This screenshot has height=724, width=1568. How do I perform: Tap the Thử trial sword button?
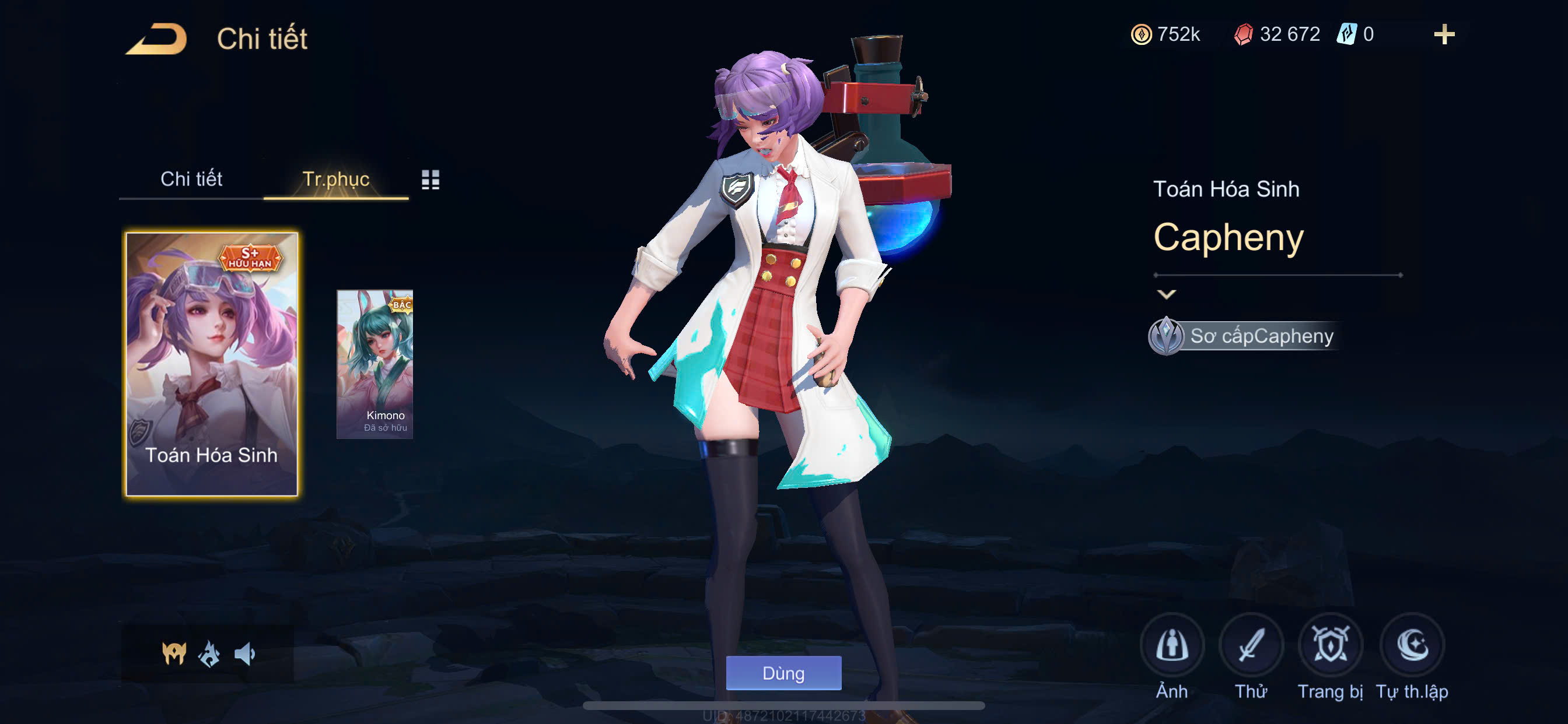1251,645
